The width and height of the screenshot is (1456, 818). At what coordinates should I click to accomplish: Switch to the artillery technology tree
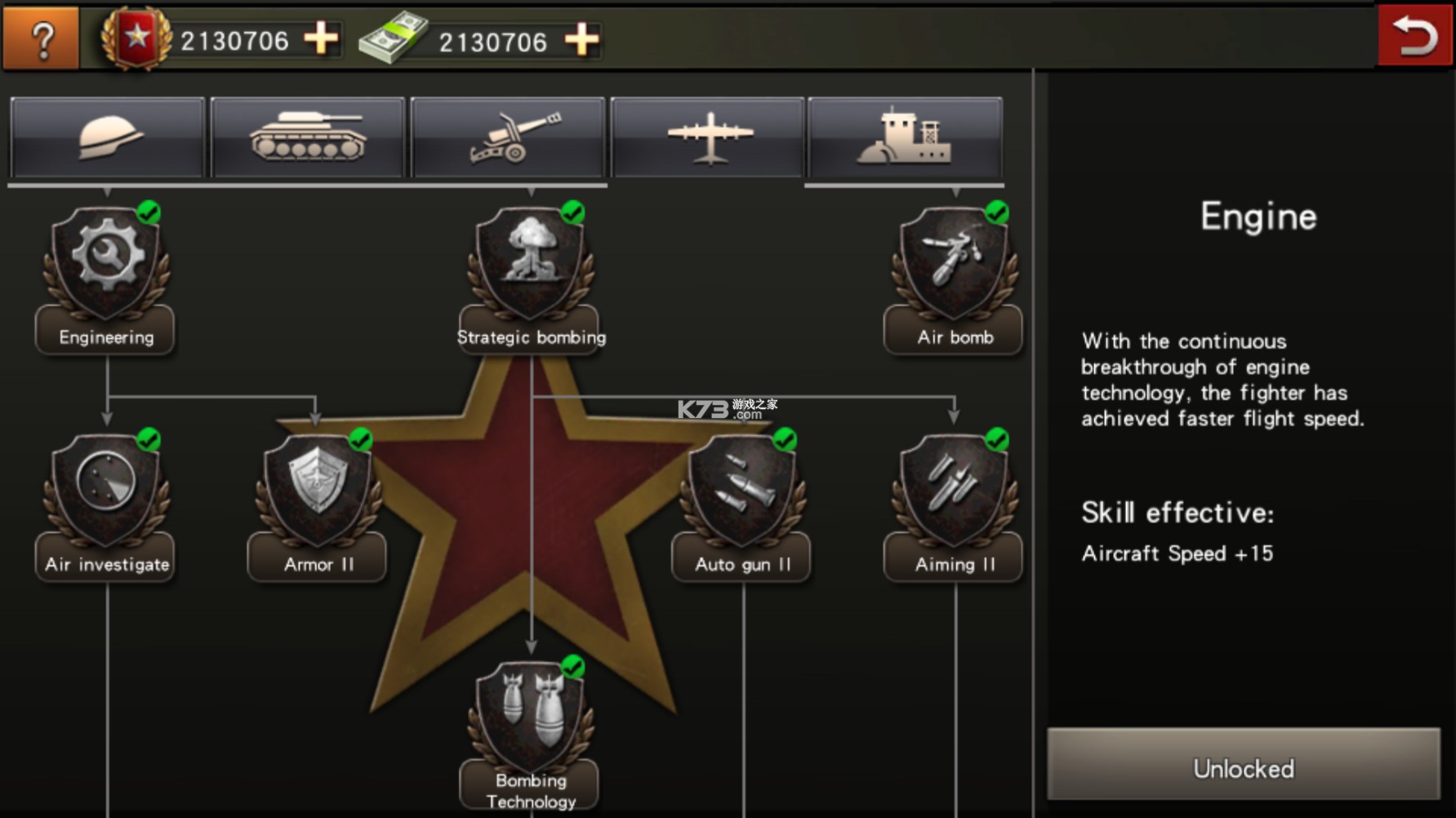click(x=508, y=137)
